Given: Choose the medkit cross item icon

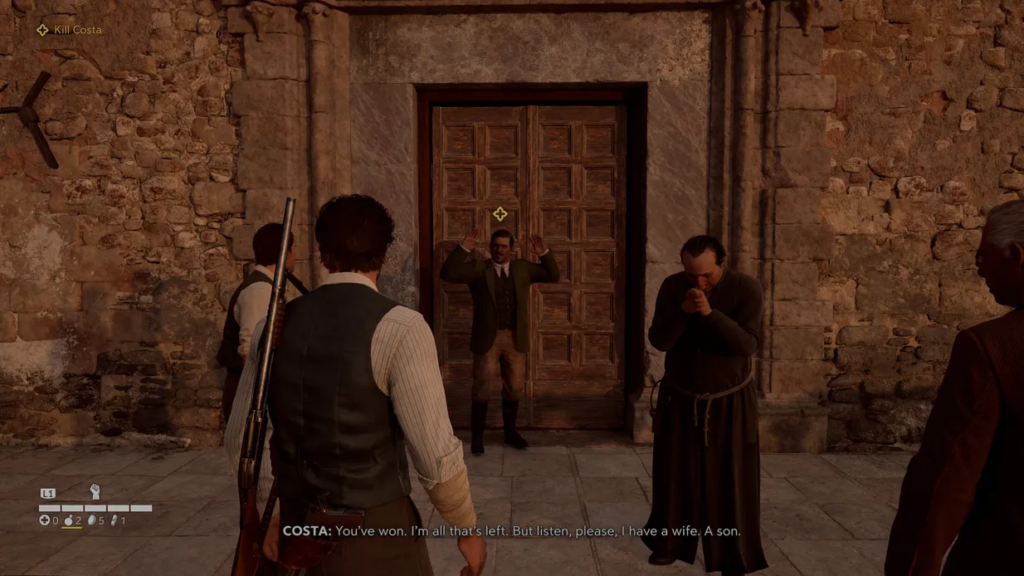Looking at the screenshot, I should pos(44,520).
